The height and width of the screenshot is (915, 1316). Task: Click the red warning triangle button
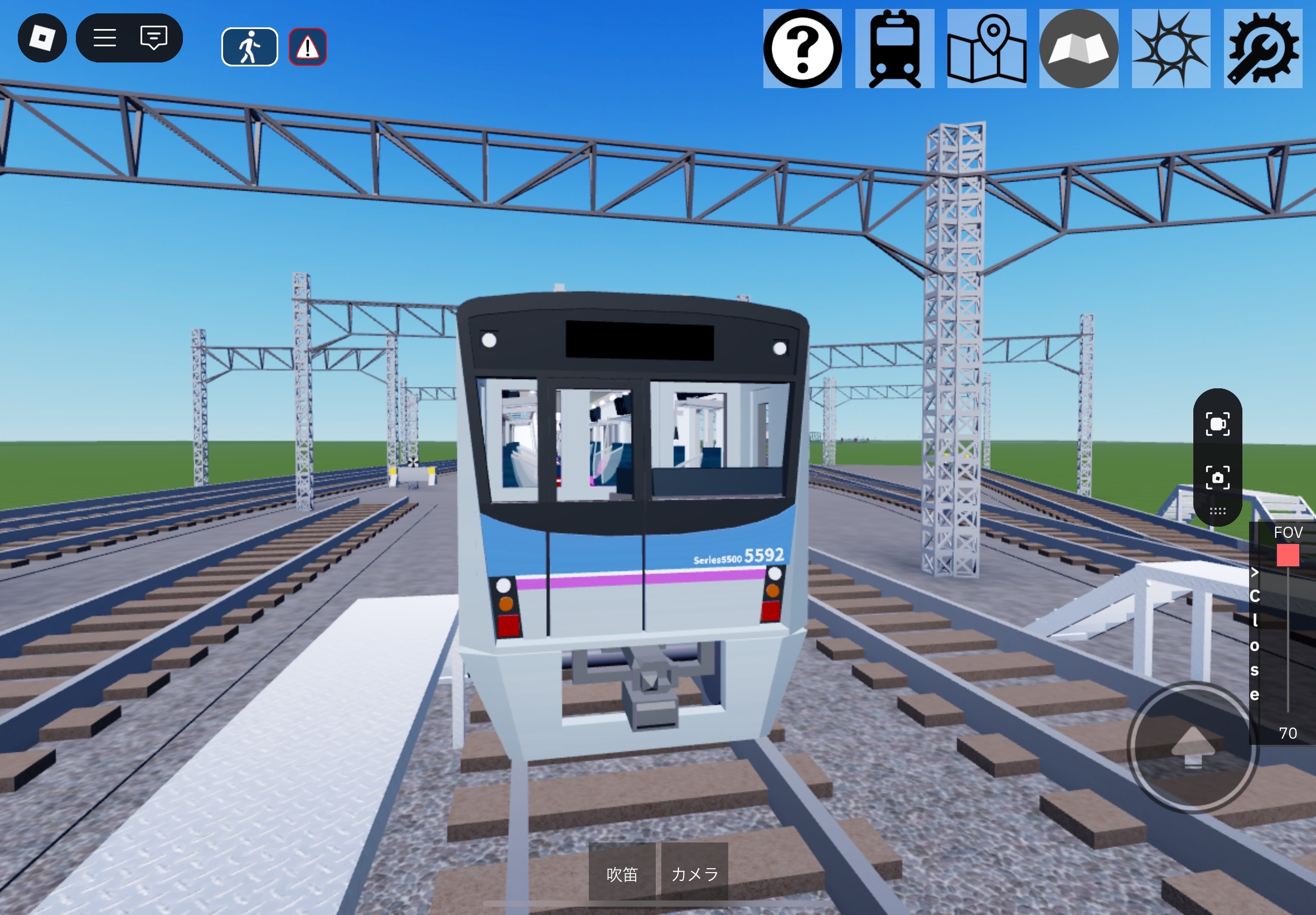click(x=308, y=47)
